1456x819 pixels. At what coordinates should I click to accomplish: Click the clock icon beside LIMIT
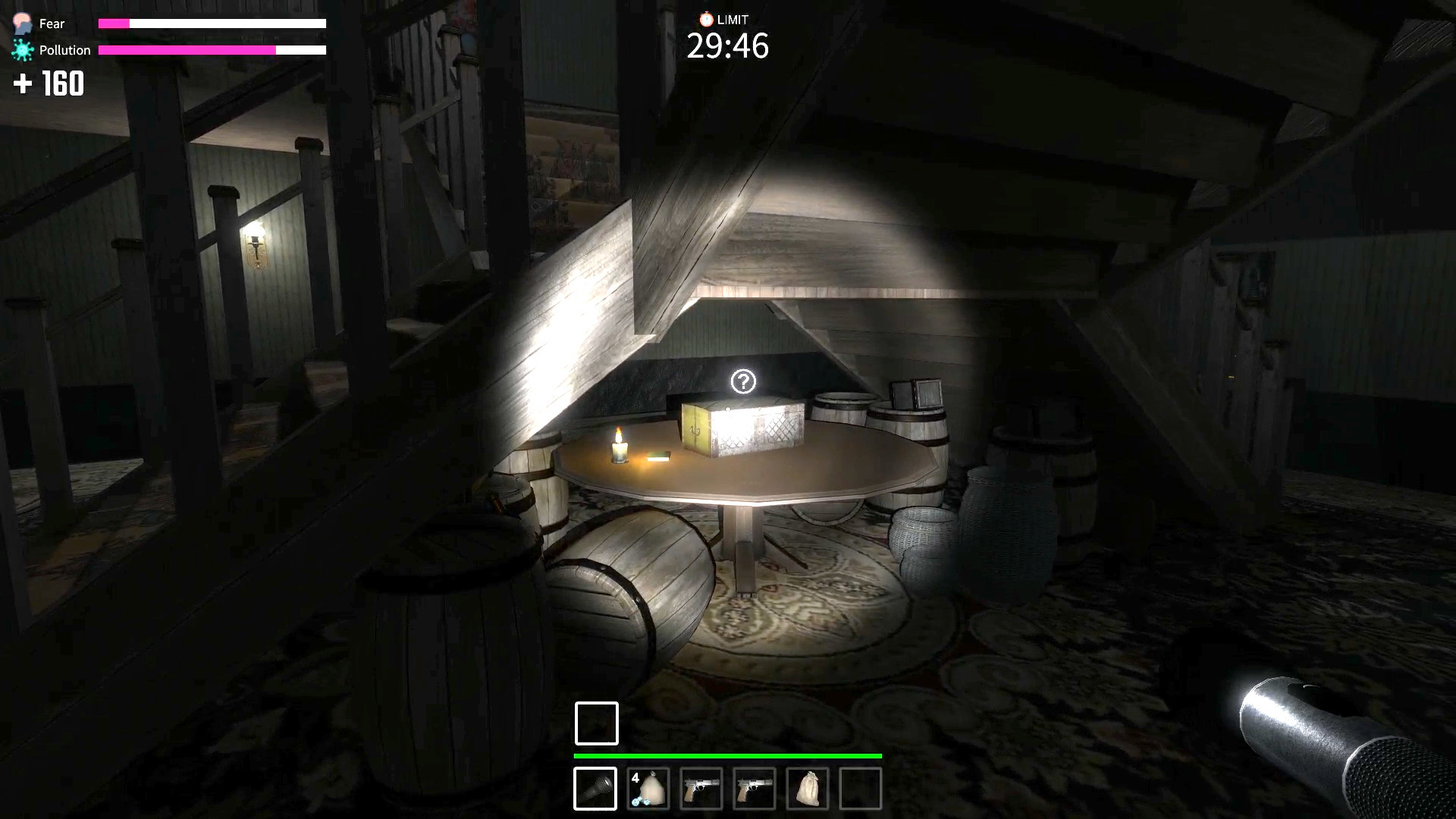[705, 19]
